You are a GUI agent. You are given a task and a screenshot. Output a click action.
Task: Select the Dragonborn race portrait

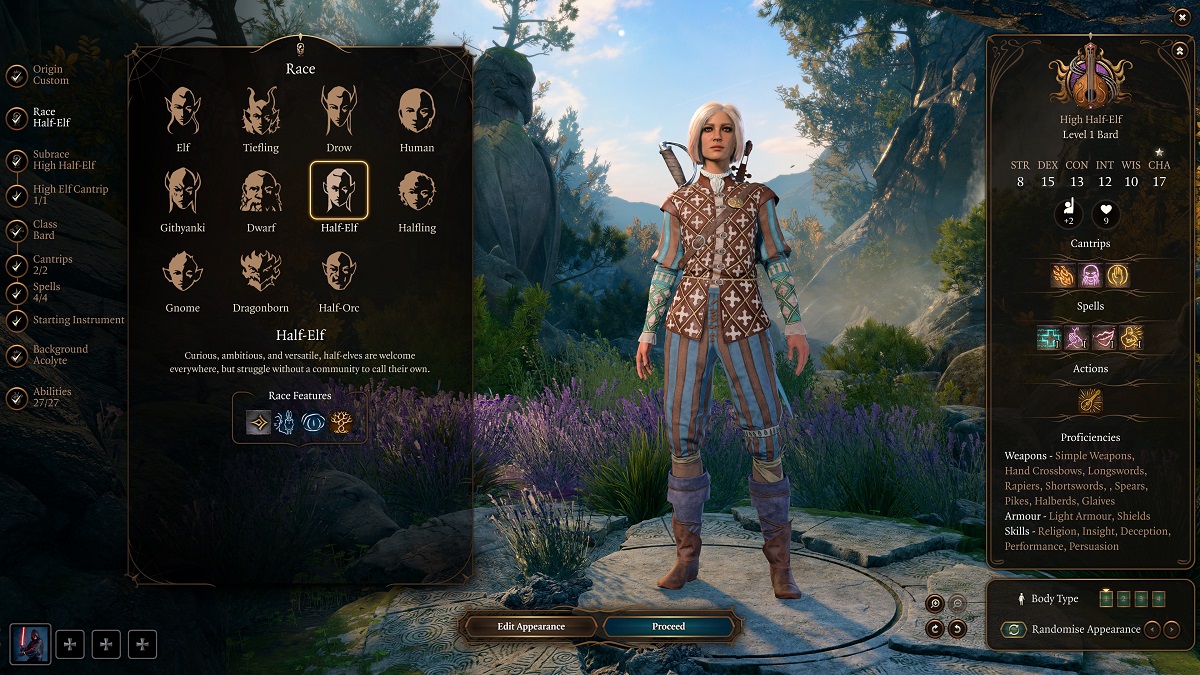pyautogui.click(x=261, y=271)
